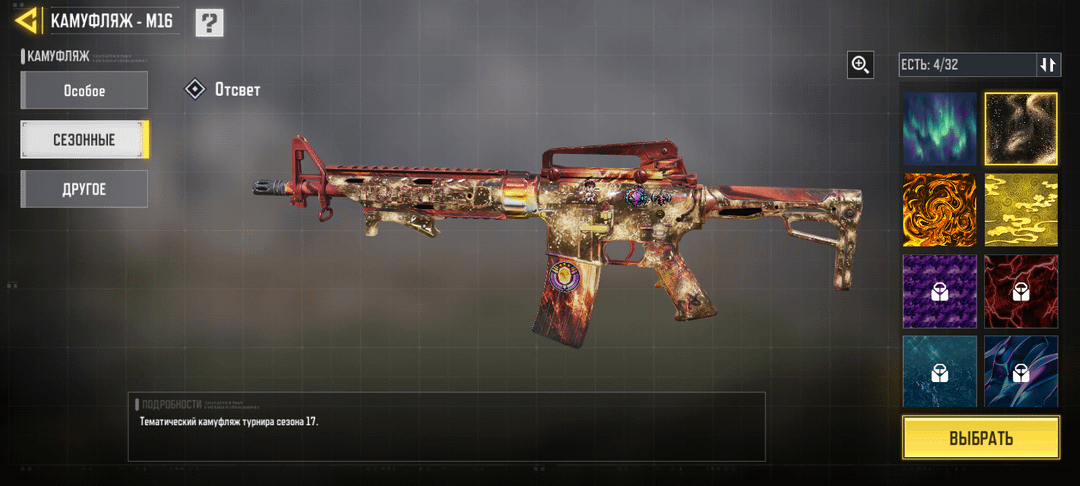
Task: Confirm with the ВЫБРАТЬ button
Action: [980, 438]
